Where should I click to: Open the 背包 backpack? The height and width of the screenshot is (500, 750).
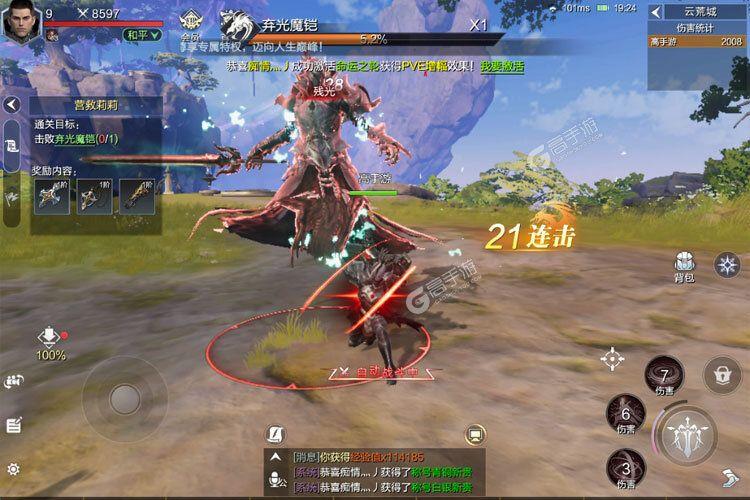click(684, 266)
